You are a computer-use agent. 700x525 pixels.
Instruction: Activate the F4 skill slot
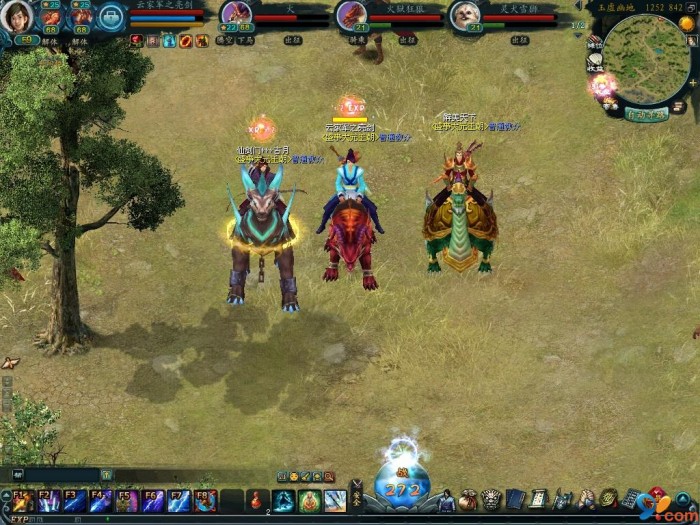(x=100, y=500)
